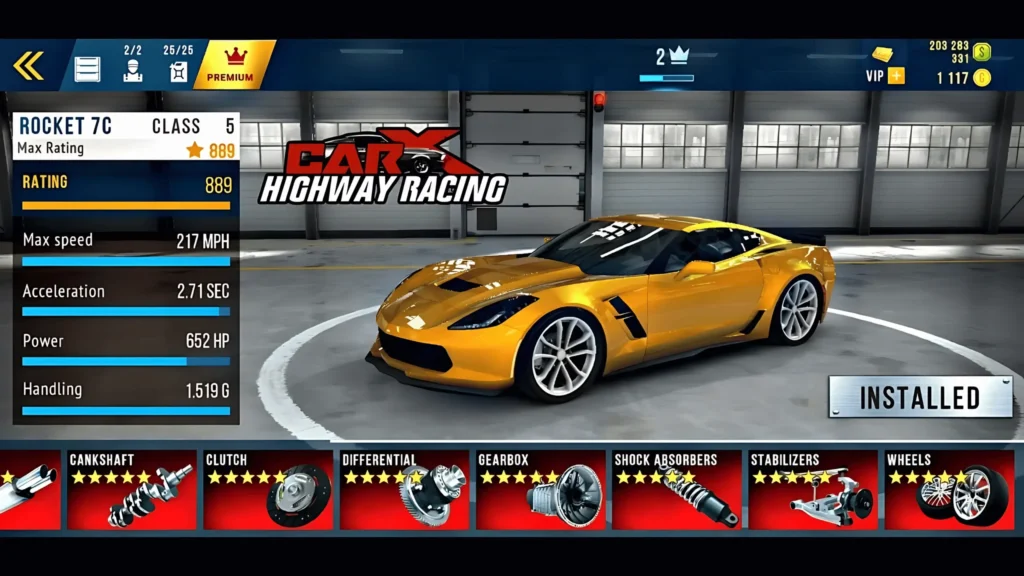Select the Clutch upgrade tile

coord(267,490)
